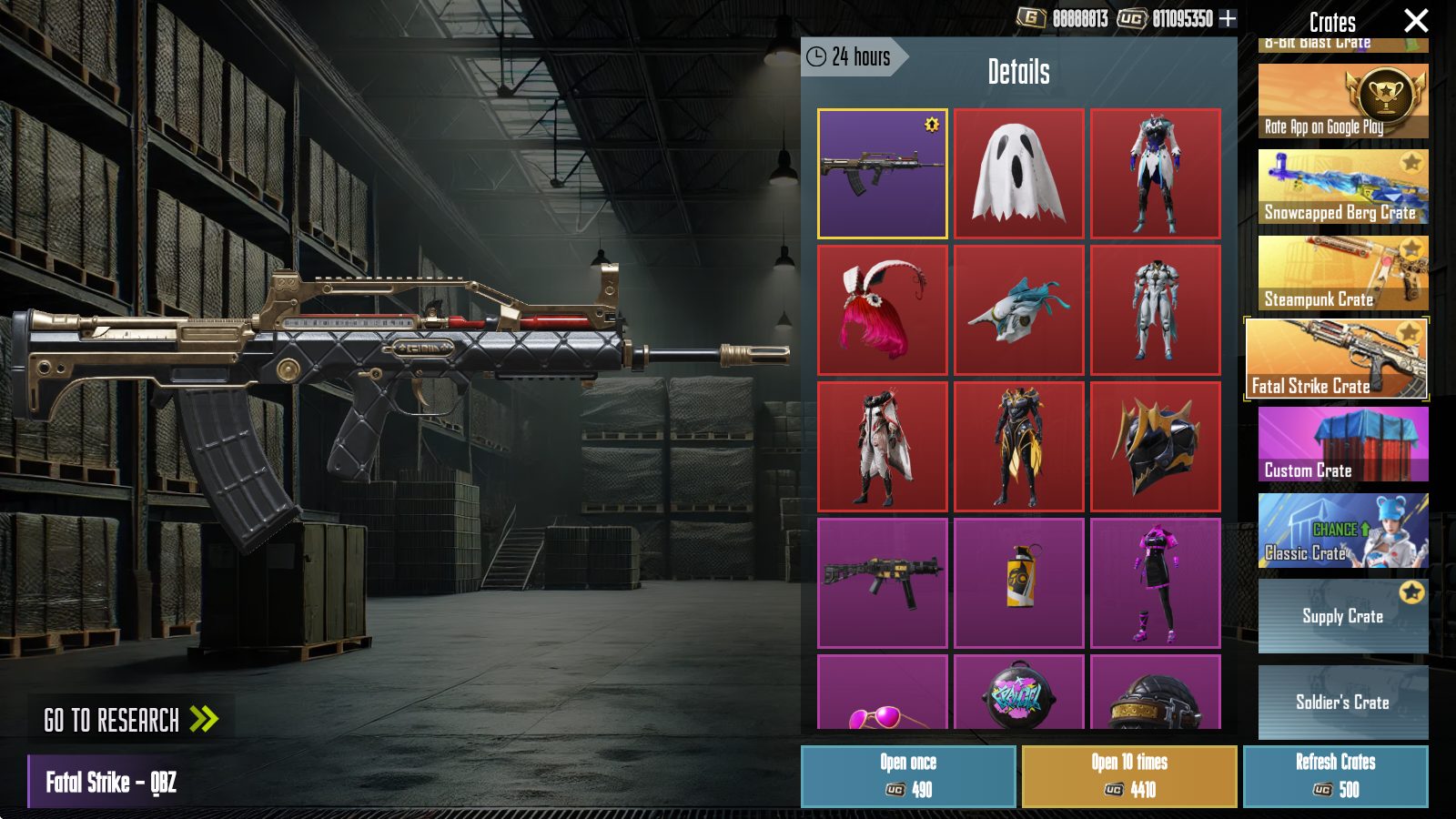Switch to the Classic Crate
This screenshot has width=1456, height=819.
1342,531
